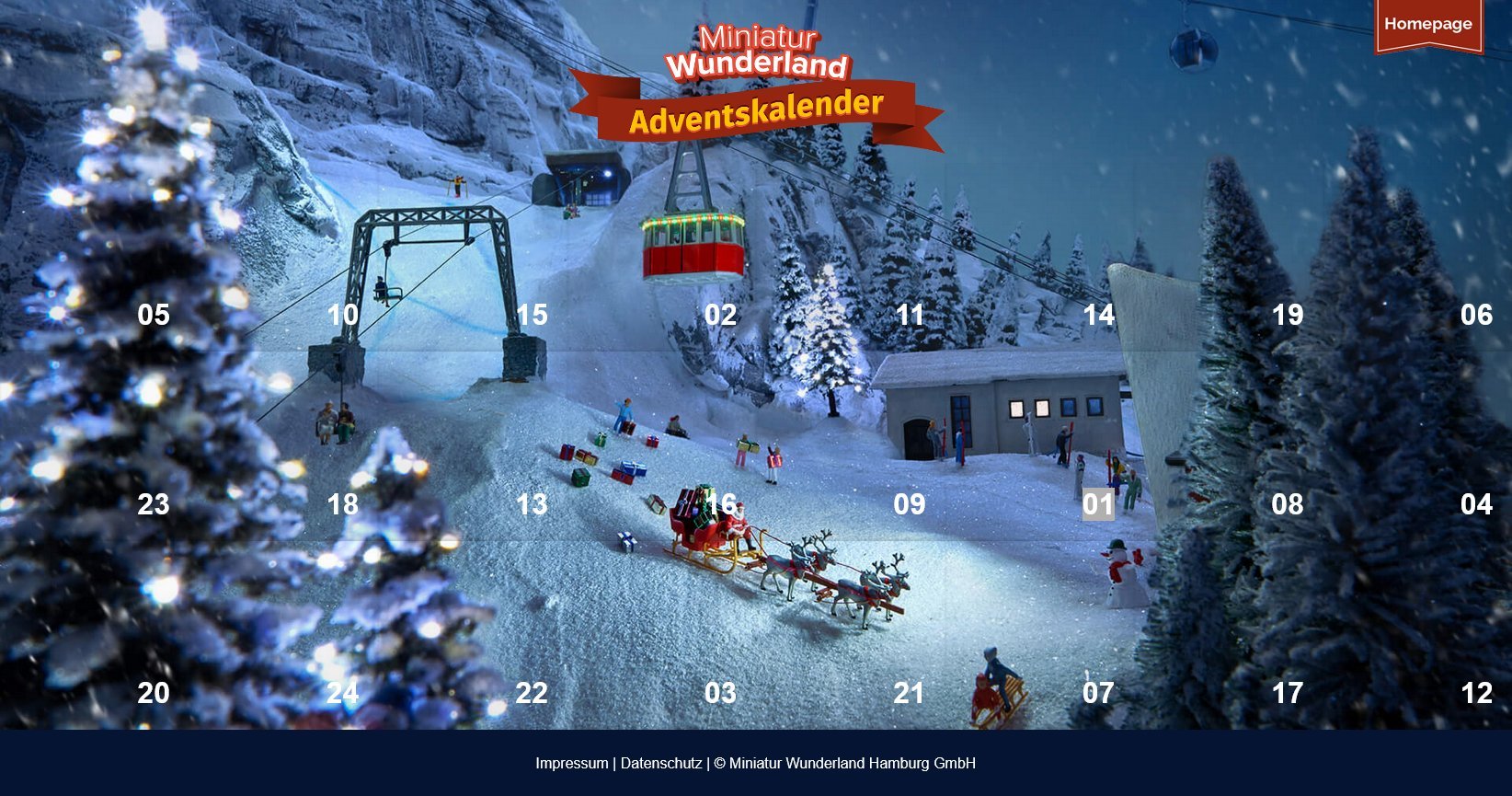
Task: Open advent calendar door 05
Action: [x=154, y=316]
